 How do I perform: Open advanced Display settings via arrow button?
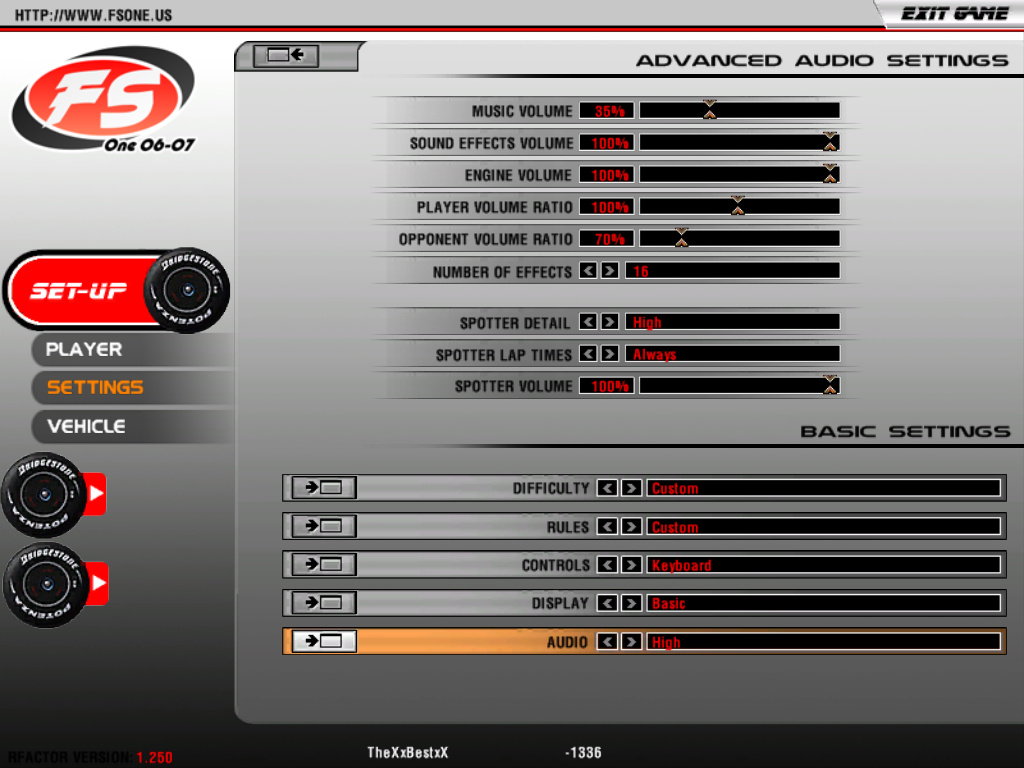tap(323, 603)
